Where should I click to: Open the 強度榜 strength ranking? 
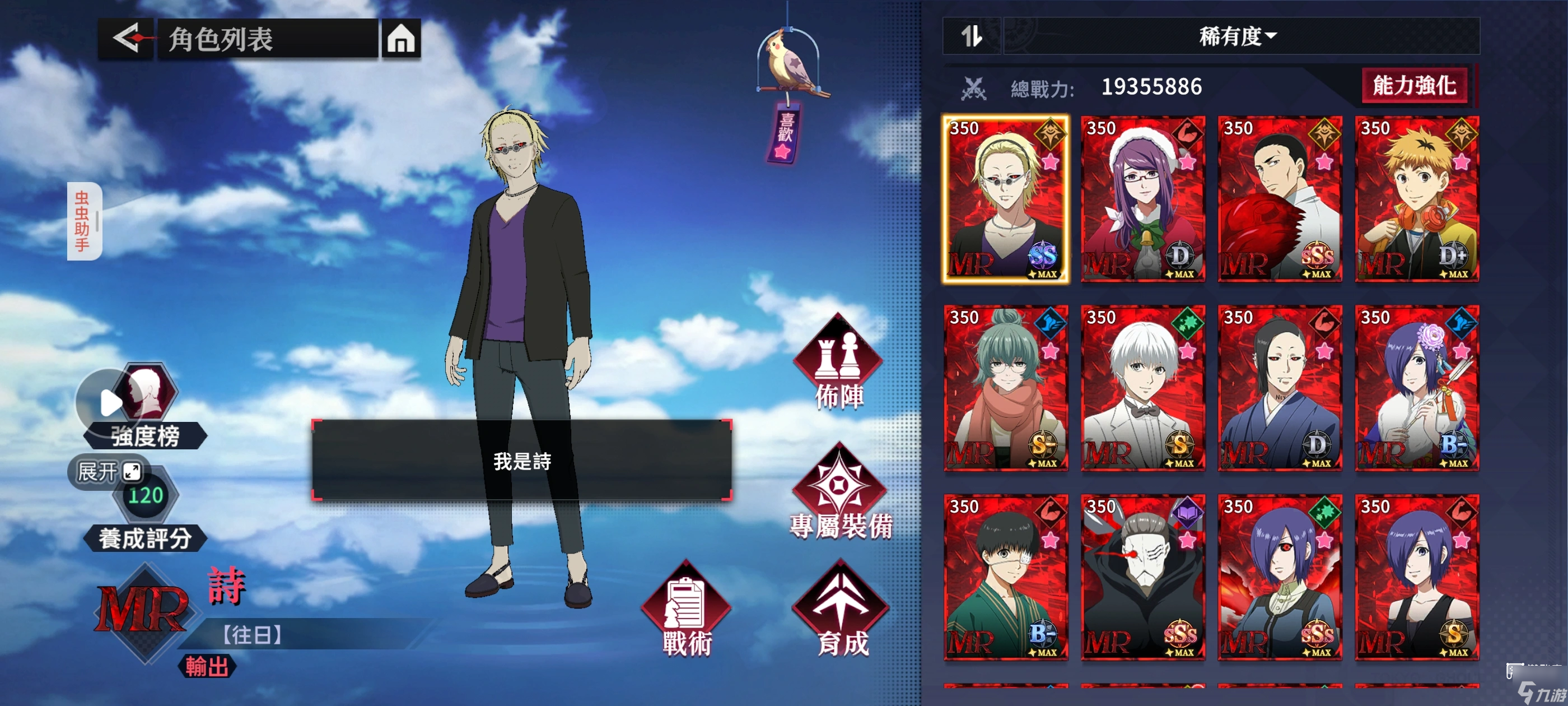145,408
